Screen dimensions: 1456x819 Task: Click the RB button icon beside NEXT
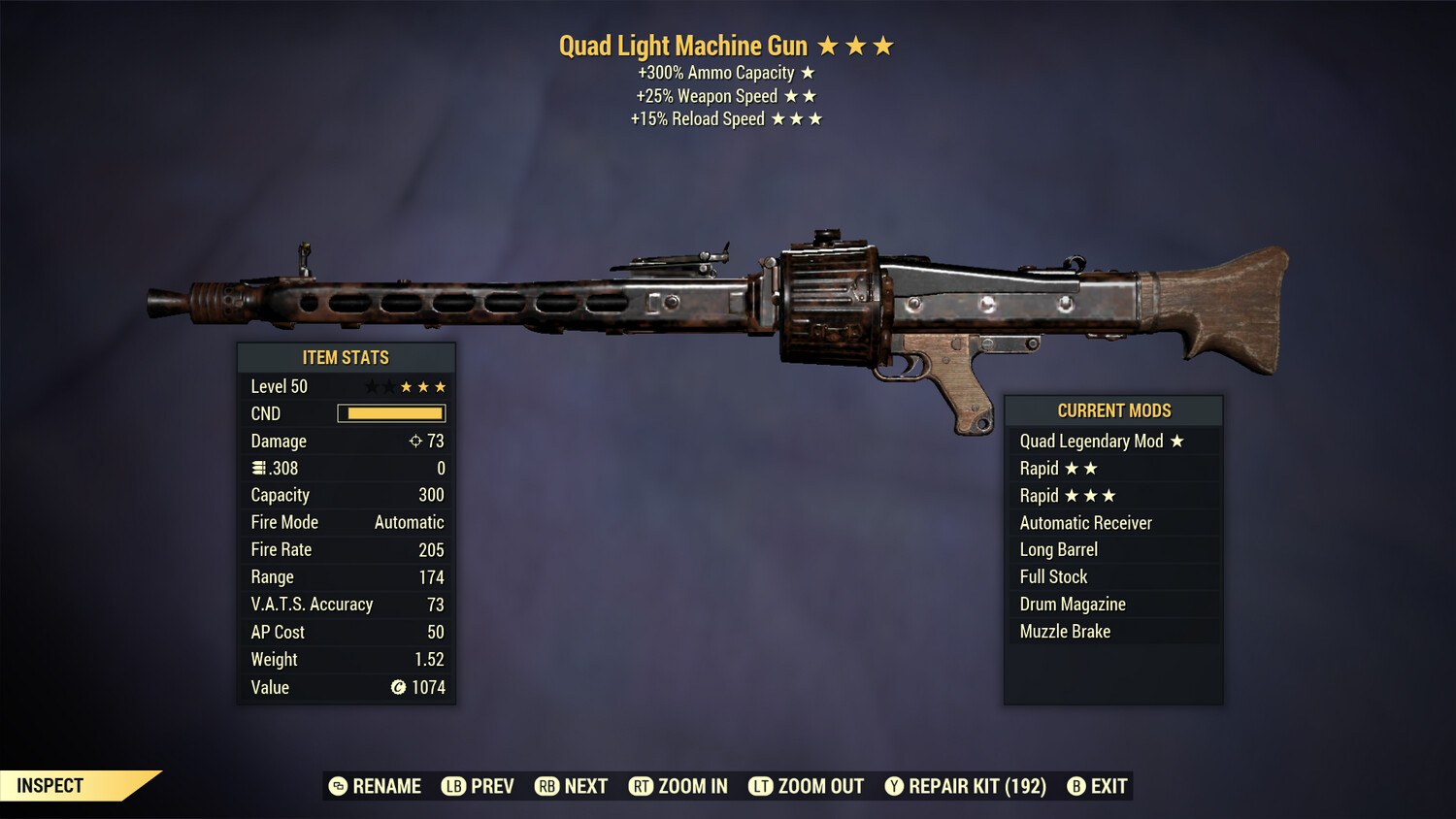(546, 786)
